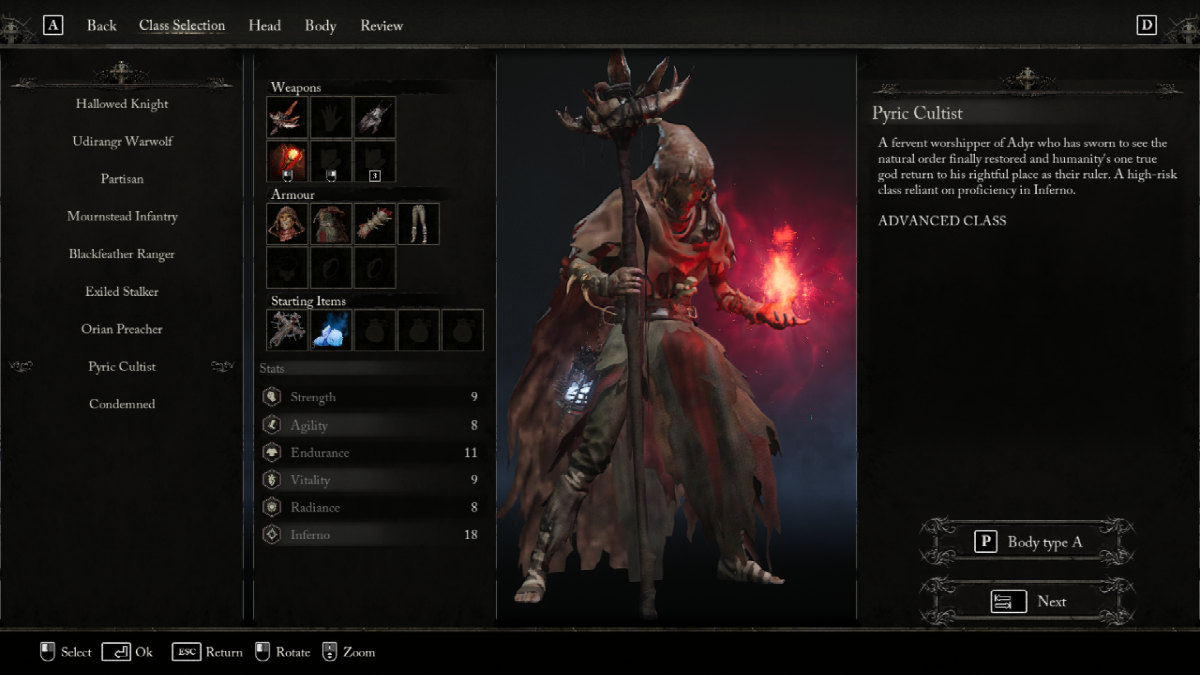This screenshot has height=675, width=1200.
Task: Select the Blackfeather Ranger class
Action: point(122,254)
